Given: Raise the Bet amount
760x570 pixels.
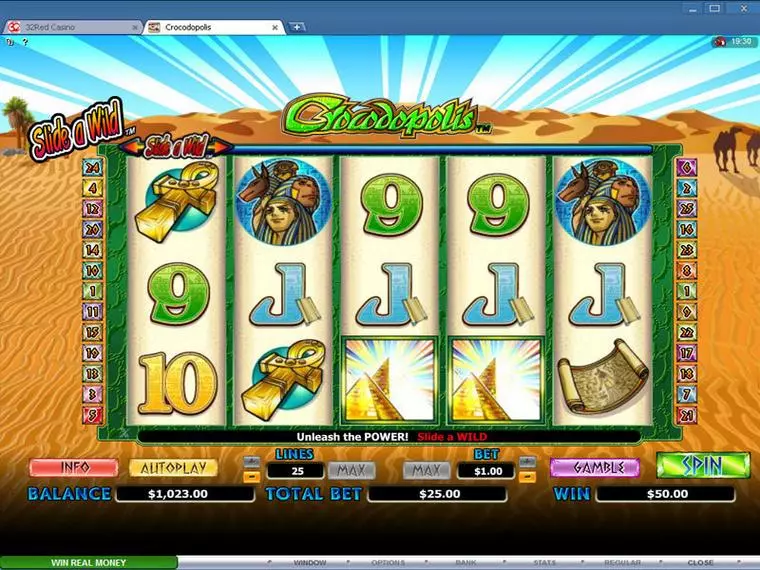Looking at the screenshot, I should click(528, 462).
